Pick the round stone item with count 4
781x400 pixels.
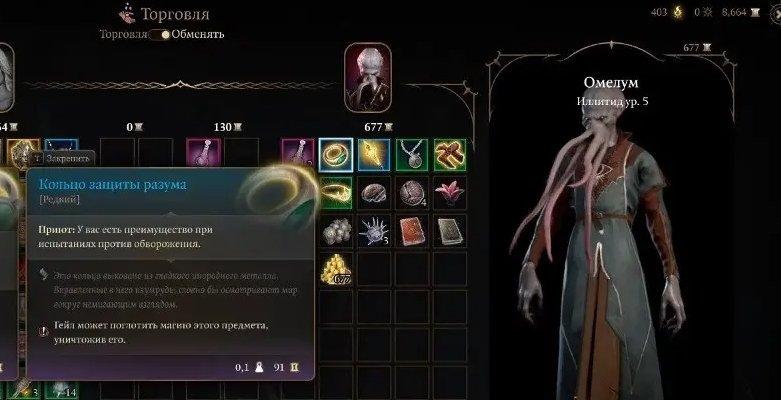click(411, 192)
